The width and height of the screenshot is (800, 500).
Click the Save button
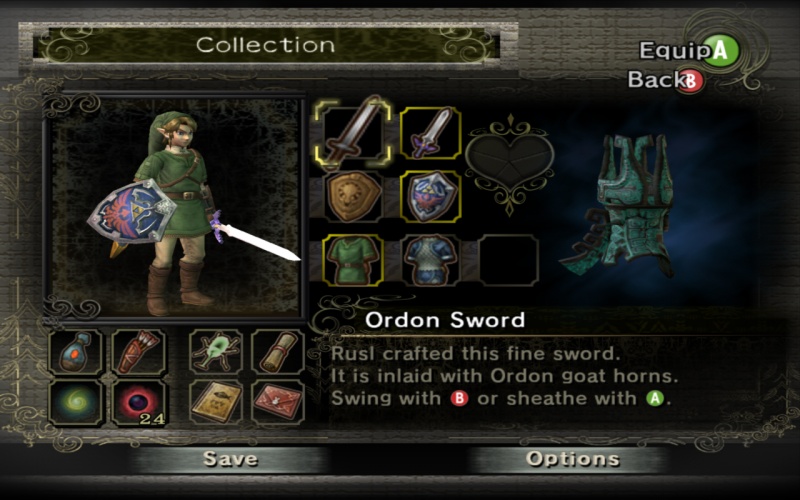point(230,459)
